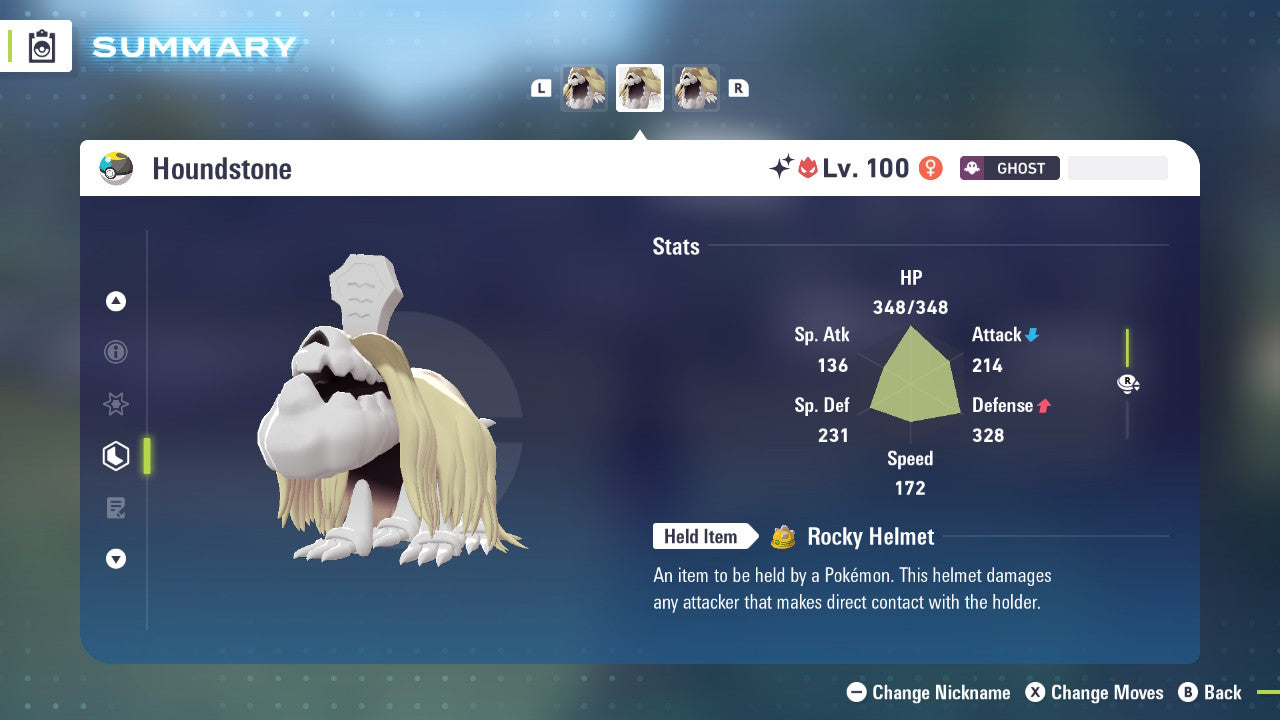Click the R-stick rotate model icon
Image resolution: width=1280 pixels, height=720 pixels.
(x=1127, y=383)
